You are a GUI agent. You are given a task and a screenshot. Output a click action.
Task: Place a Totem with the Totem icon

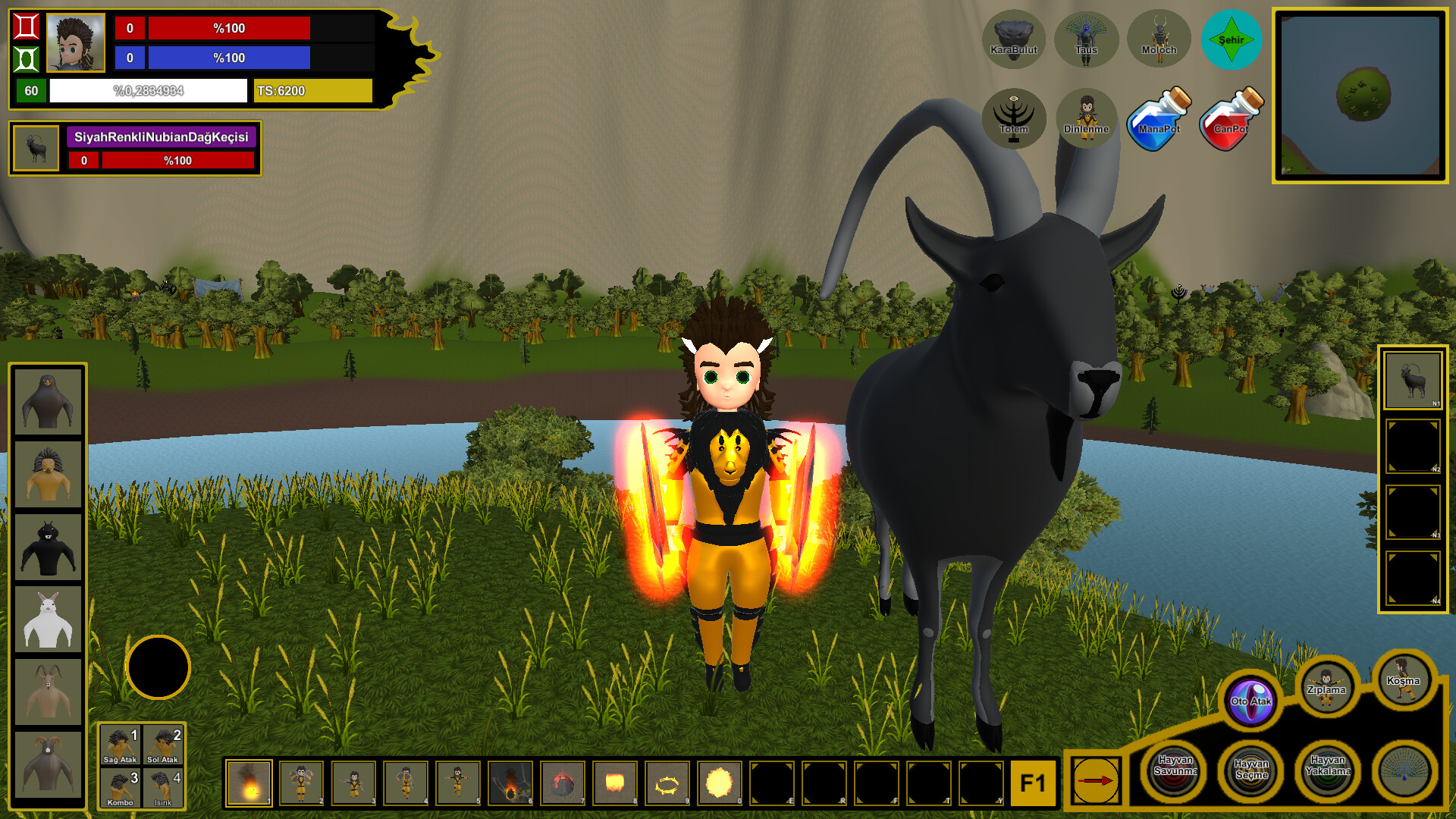[1015, 118]
